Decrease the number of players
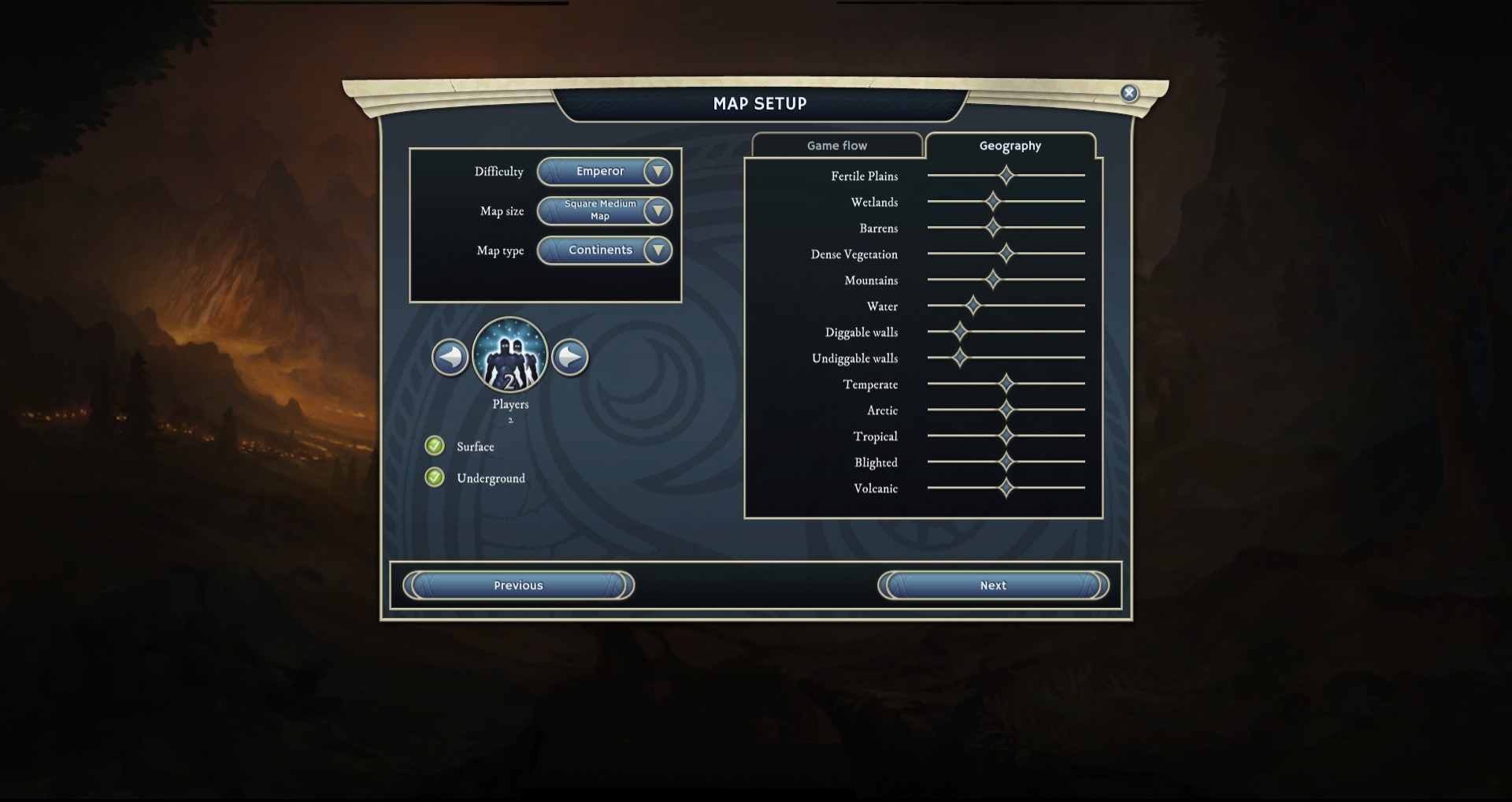 [x=450, y=357]
